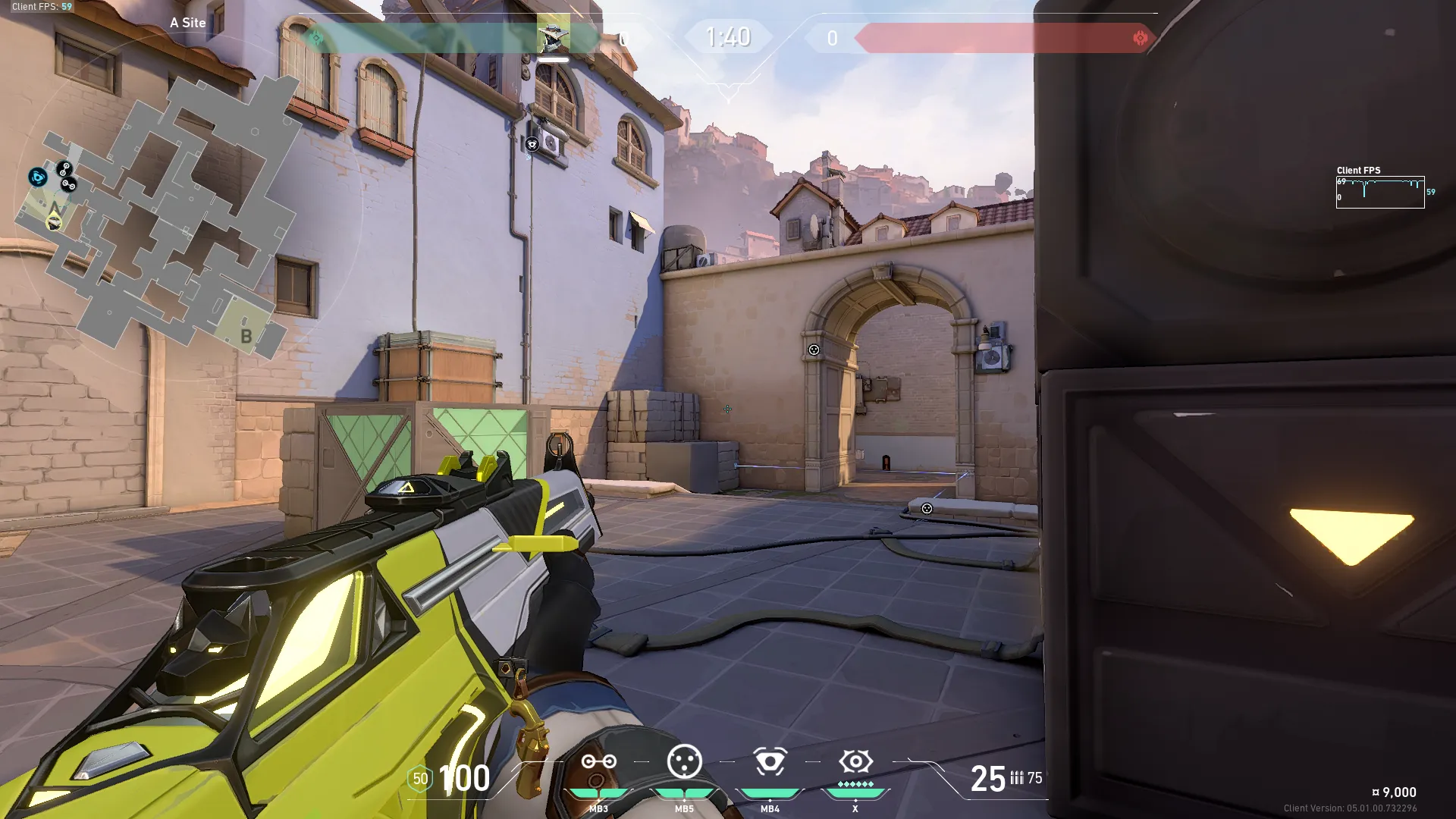Select the agent portrait on the top team bar
Image resolution: width=1456 pixels, height=819 pixels.
click(553, 37)
